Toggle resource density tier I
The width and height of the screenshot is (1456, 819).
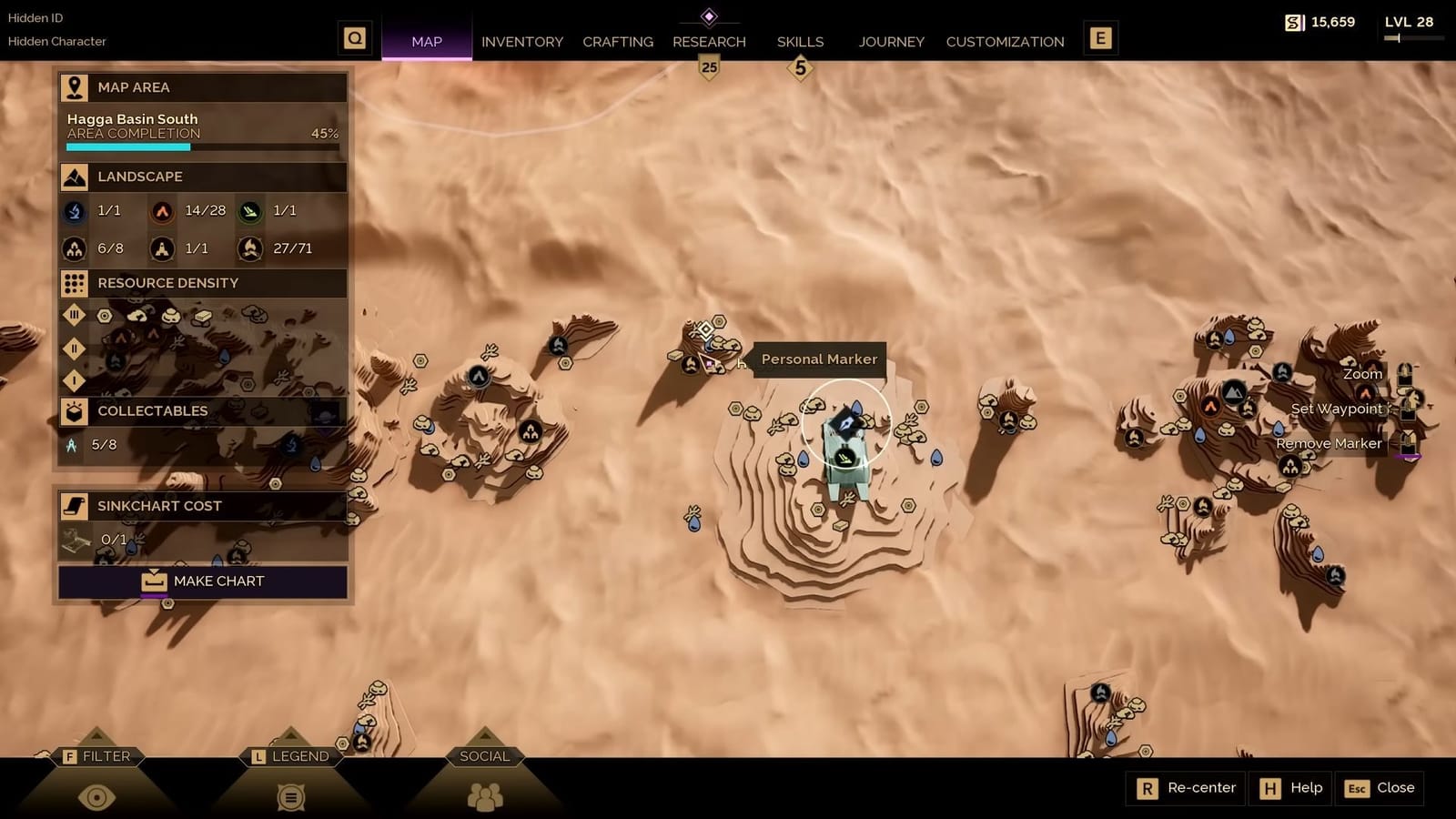click(75, 380)
